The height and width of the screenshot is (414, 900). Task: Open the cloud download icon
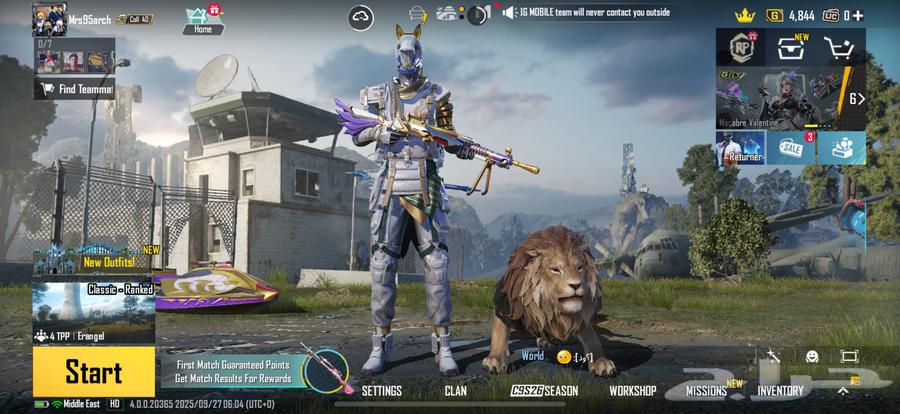pos(360,16)
